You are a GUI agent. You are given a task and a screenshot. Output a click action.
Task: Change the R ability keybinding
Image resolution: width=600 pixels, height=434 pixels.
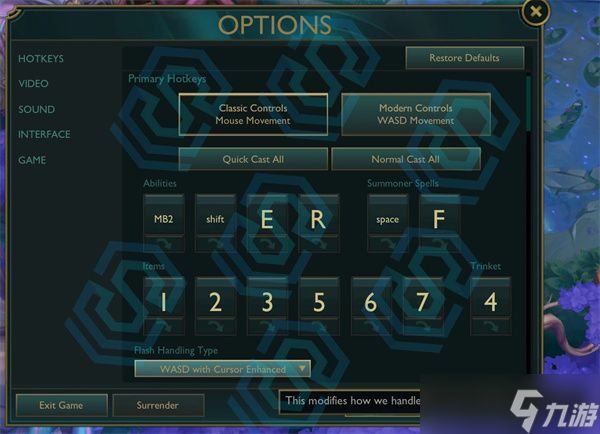[318, 219]
